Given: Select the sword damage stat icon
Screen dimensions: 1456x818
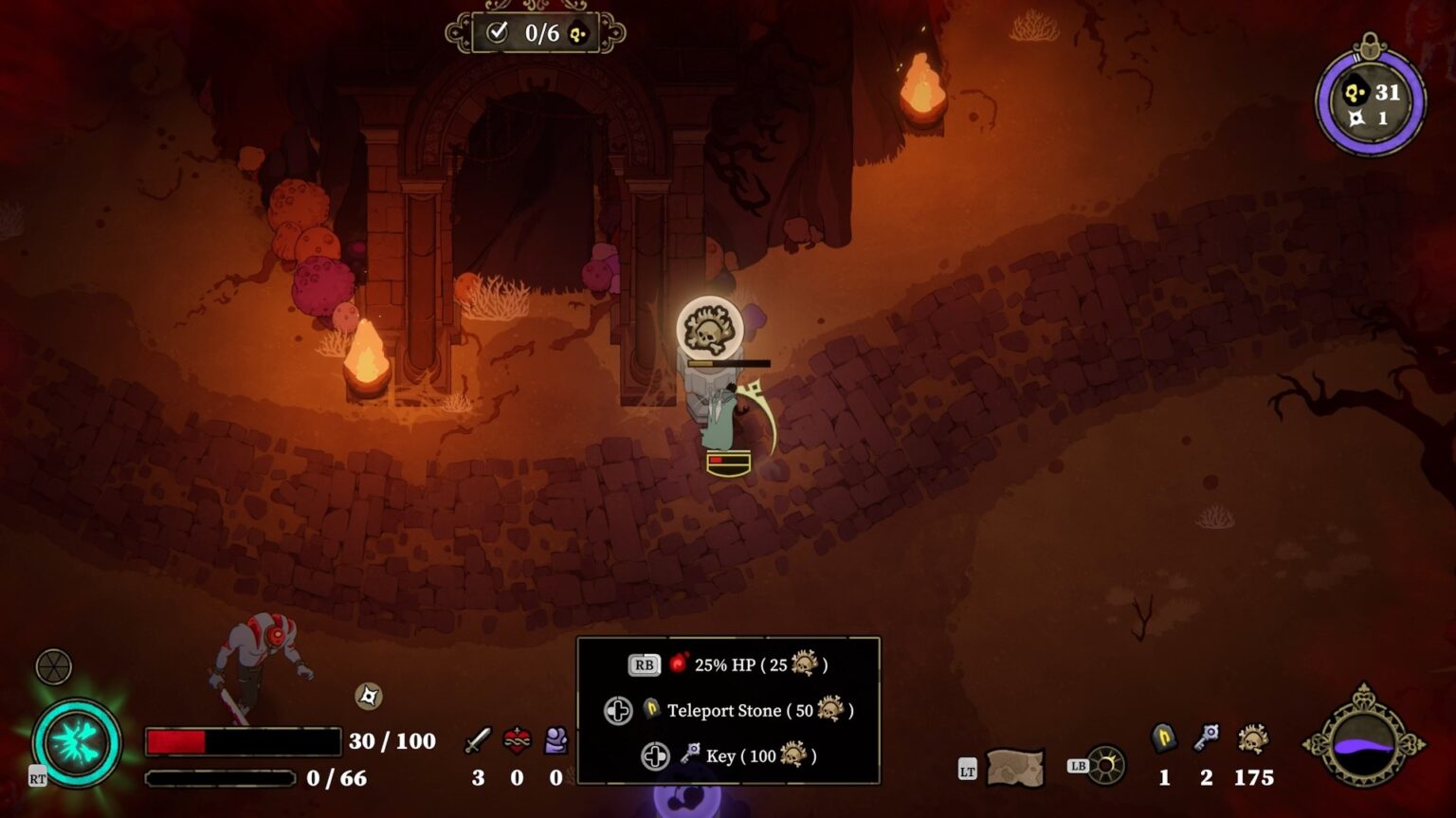Looking at the screenshot, I should click(x=478, y=740).
